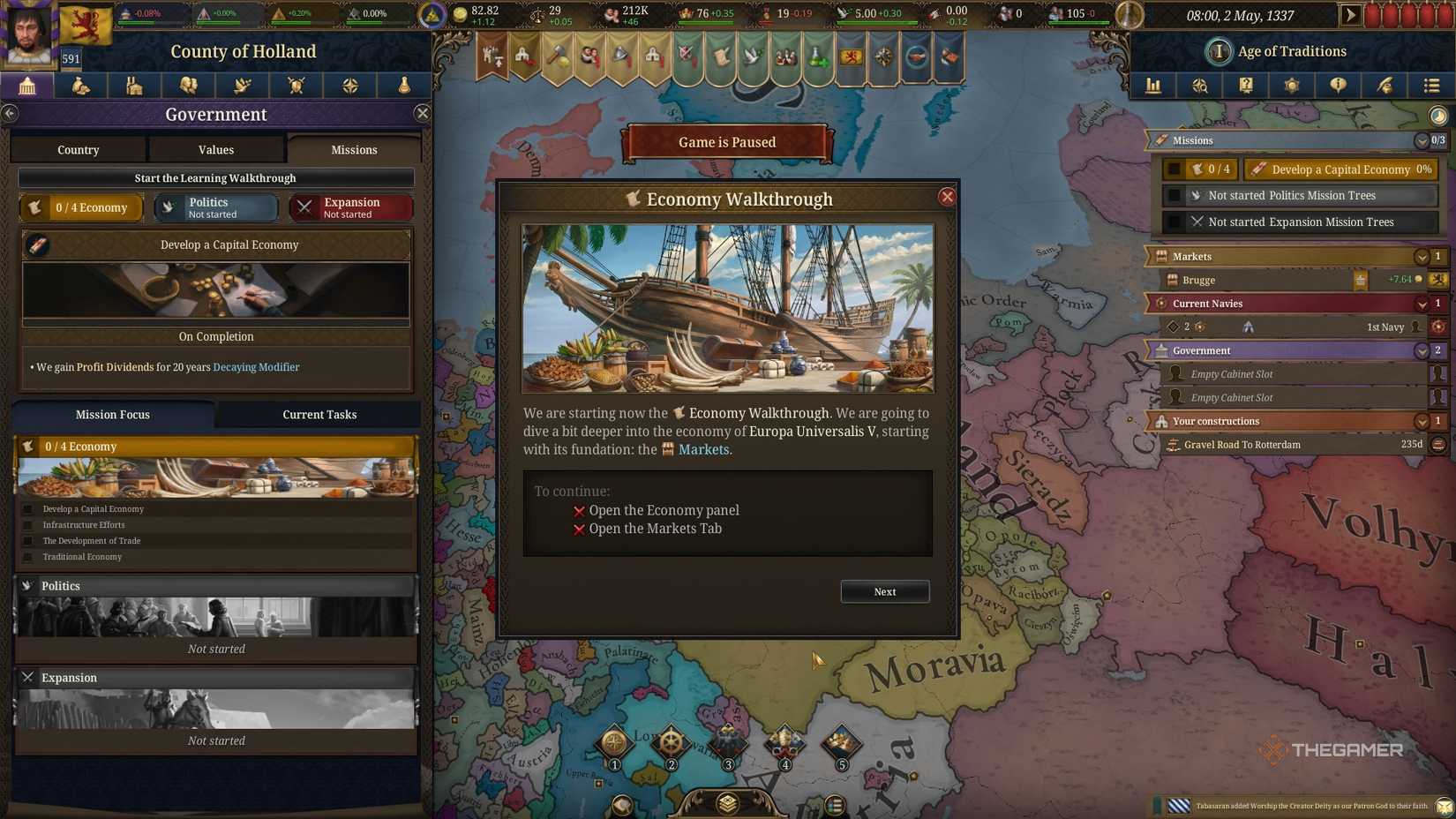1456x819 pixels.
Task: Open the Military panel icon
Action: point(296,86)
